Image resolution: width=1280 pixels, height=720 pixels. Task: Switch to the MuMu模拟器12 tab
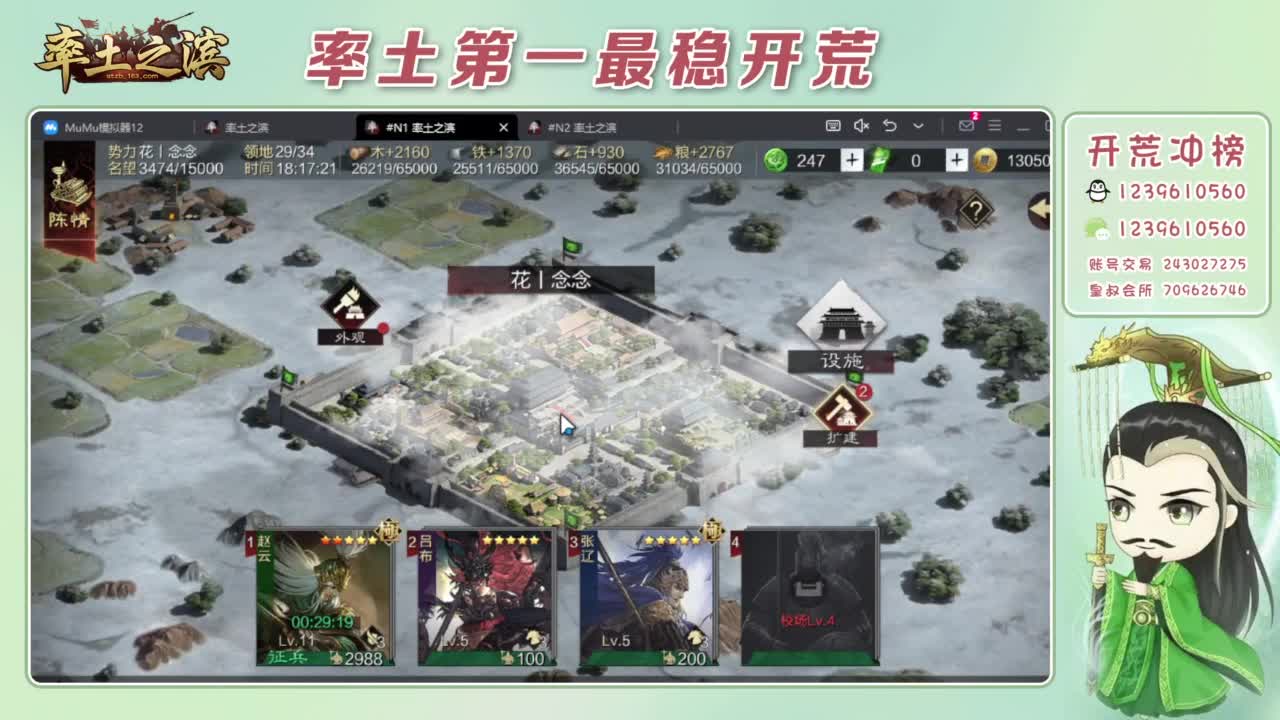pyautogui.click(x=100, y=128)
